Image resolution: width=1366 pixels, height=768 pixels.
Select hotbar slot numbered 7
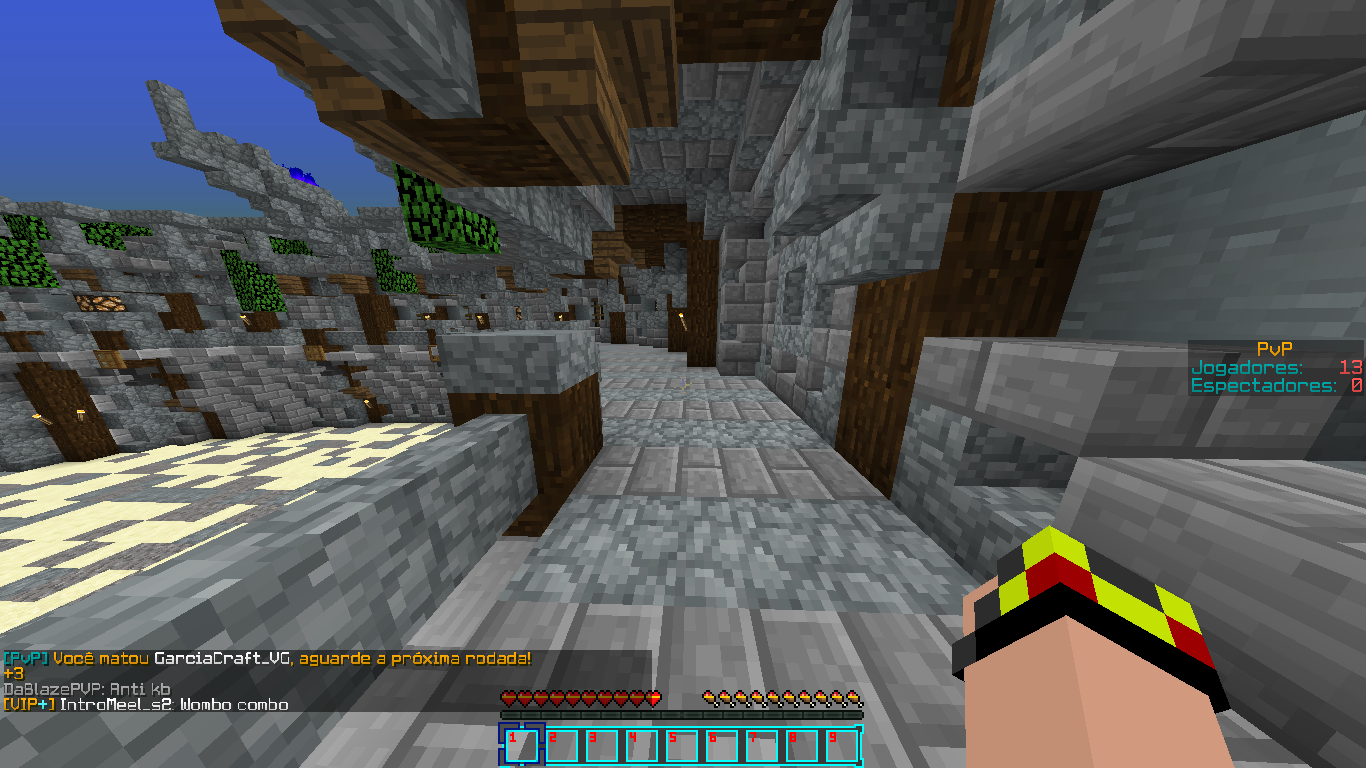tap(761, 746)
